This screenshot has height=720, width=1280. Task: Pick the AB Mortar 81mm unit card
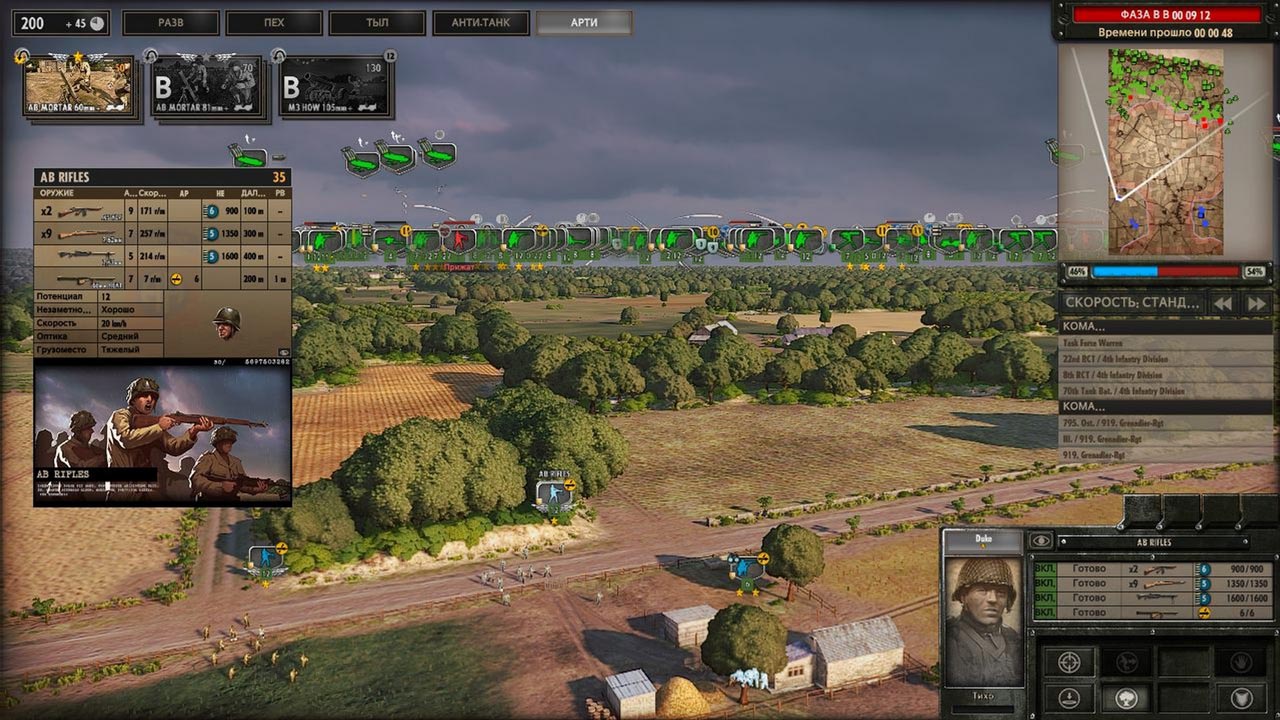coord(207,88)
